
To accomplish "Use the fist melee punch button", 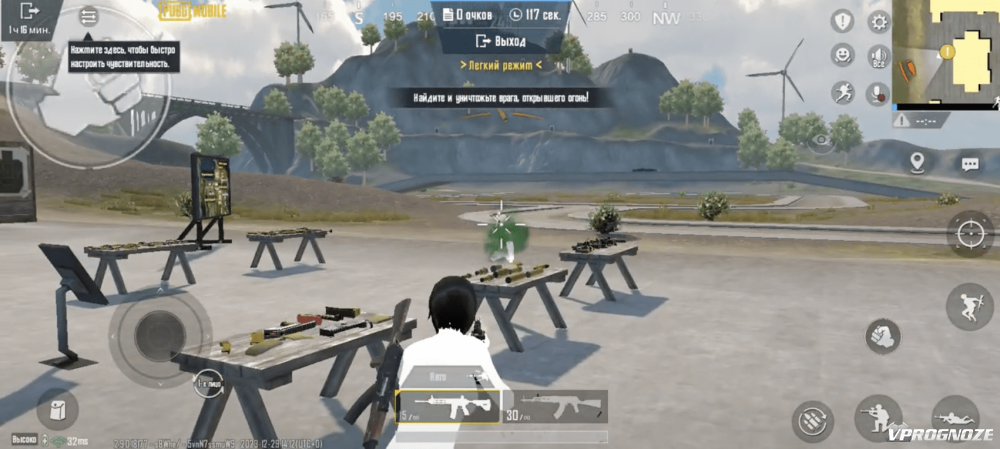I will pos(883,337).
